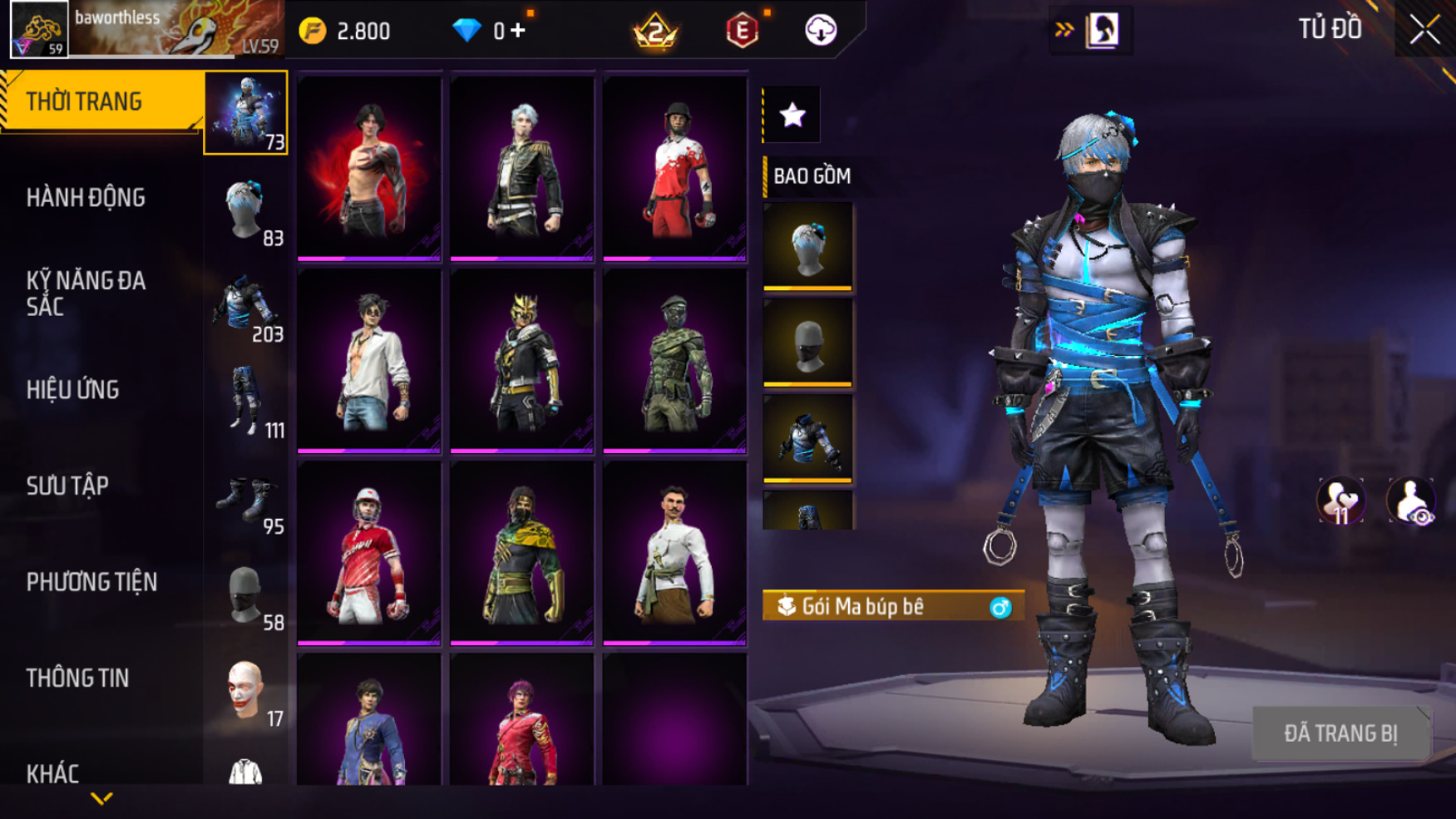This screenshot has width=1456, height=819.
Task: Select the green camouflage soldier outfit
Action: [x=674, y=360]
